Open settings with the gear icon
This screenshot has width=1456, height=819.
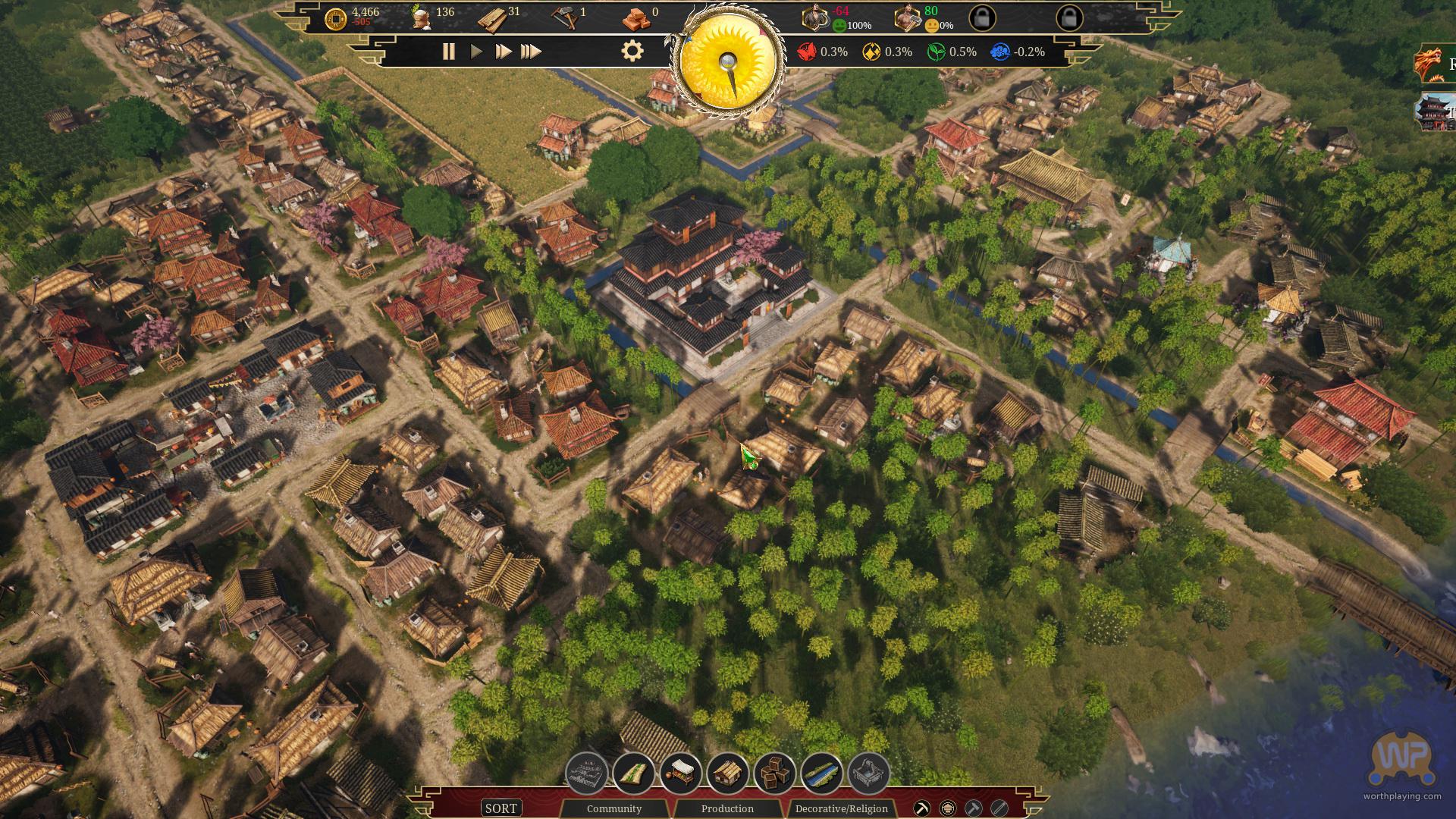pyautogui.click(x=632, y=52)
